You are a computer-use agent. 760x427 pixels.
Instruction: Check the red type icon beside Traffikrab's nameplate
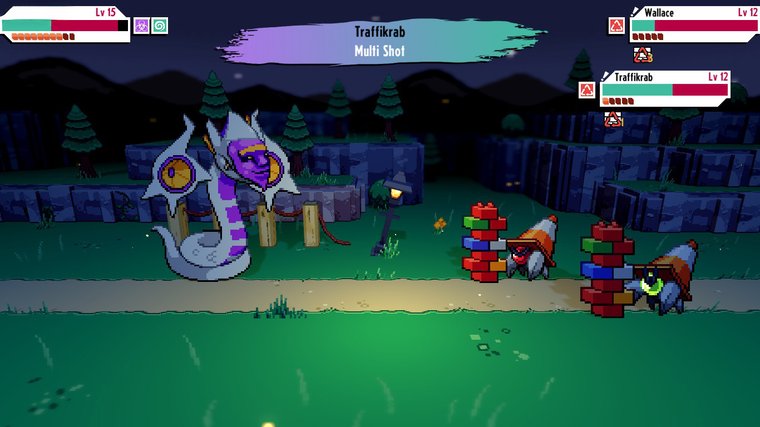(587, 89)
